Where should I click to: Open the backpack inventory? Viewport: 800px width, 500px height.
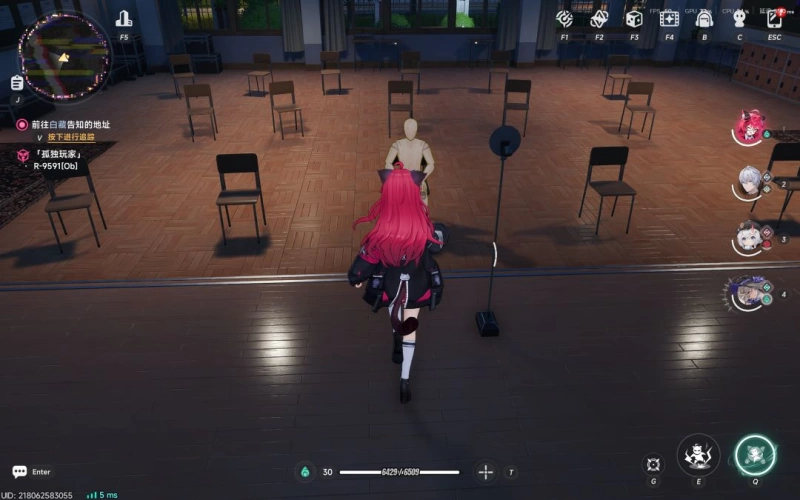704,18
